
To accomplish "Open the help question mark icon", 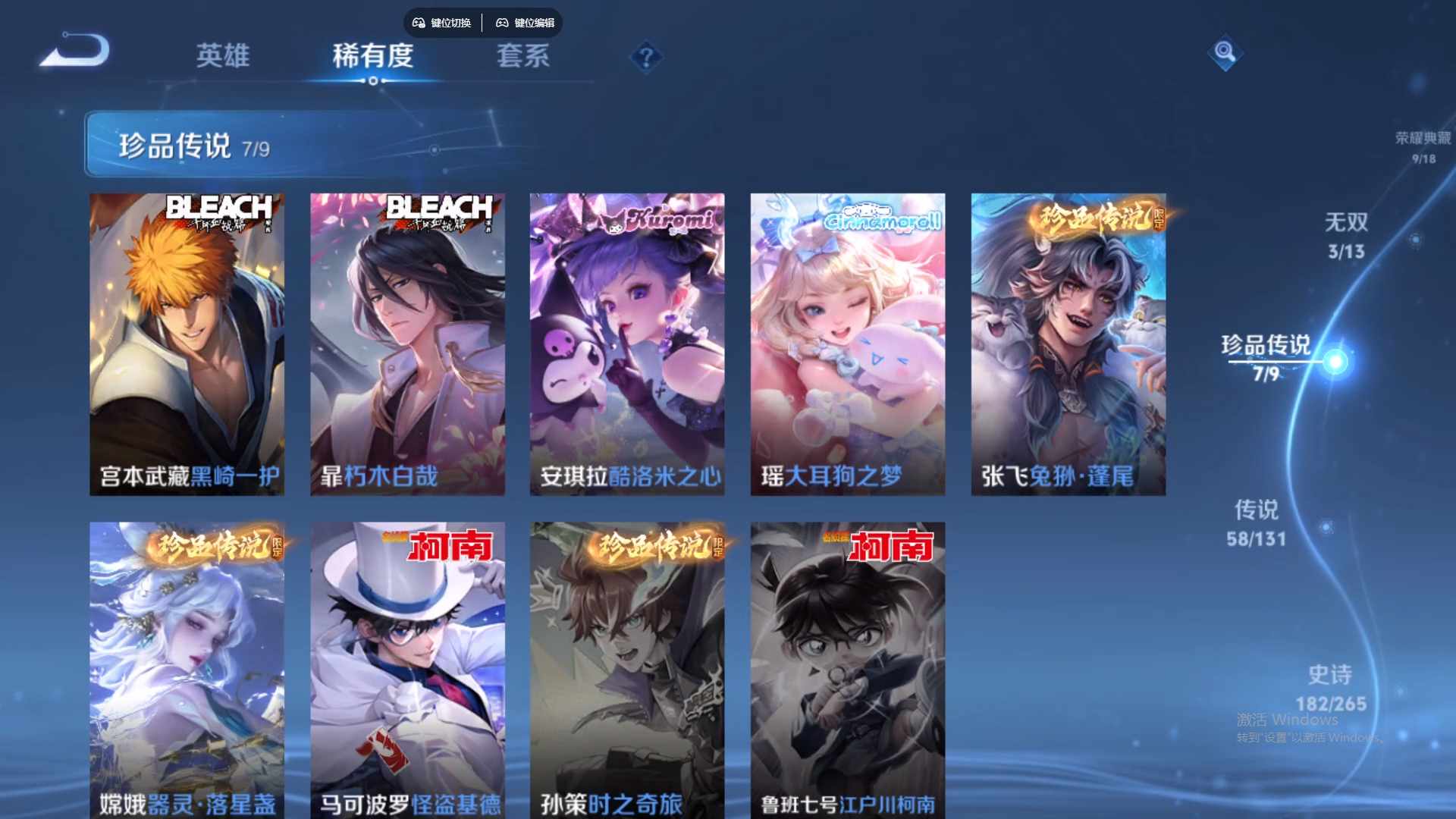I will click(x=645, y=56).
